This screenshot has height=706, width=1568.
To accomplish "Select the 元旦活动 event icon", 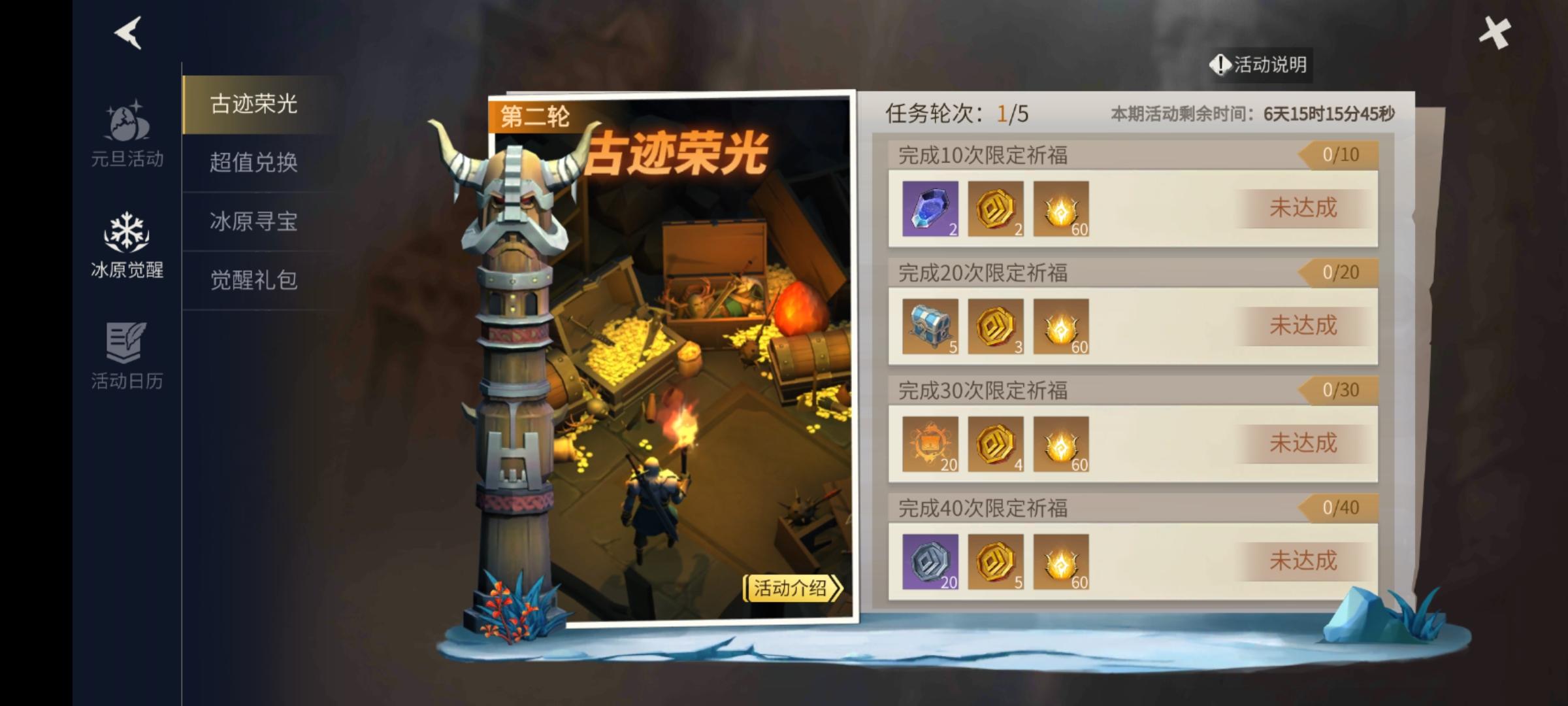I will tap(126, 131).
